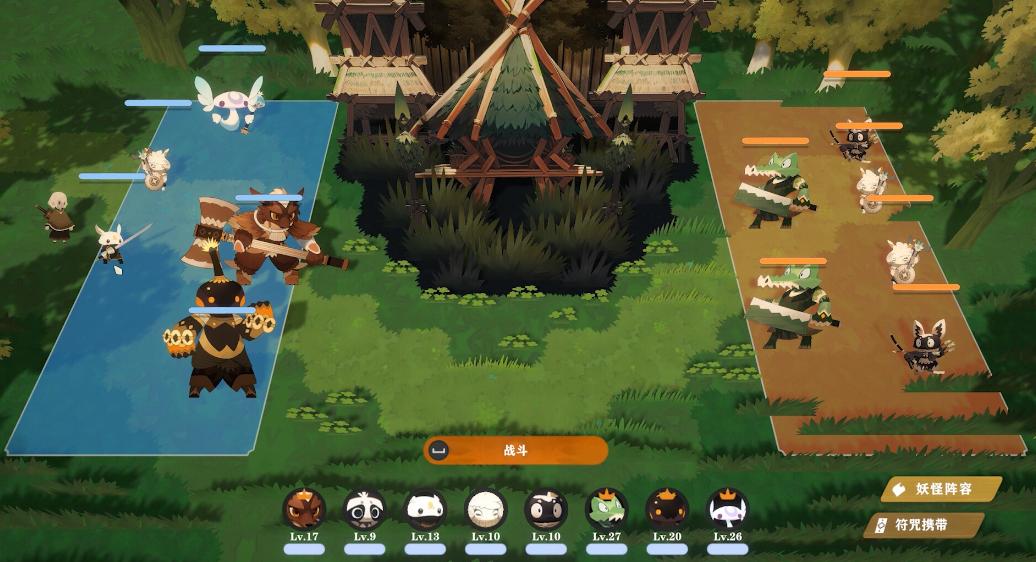
Task: Open the 妖怪阵容 monster lineup panel
Action: tap(941, 489)
